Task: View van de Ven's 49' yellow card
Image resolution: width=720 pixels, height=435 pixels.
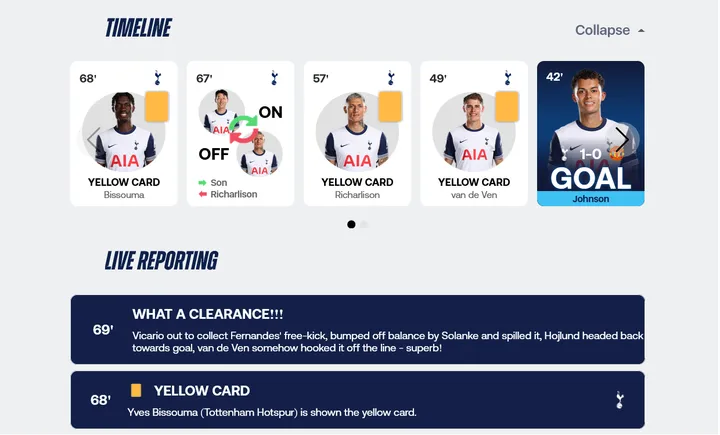Action: (474, 134)
